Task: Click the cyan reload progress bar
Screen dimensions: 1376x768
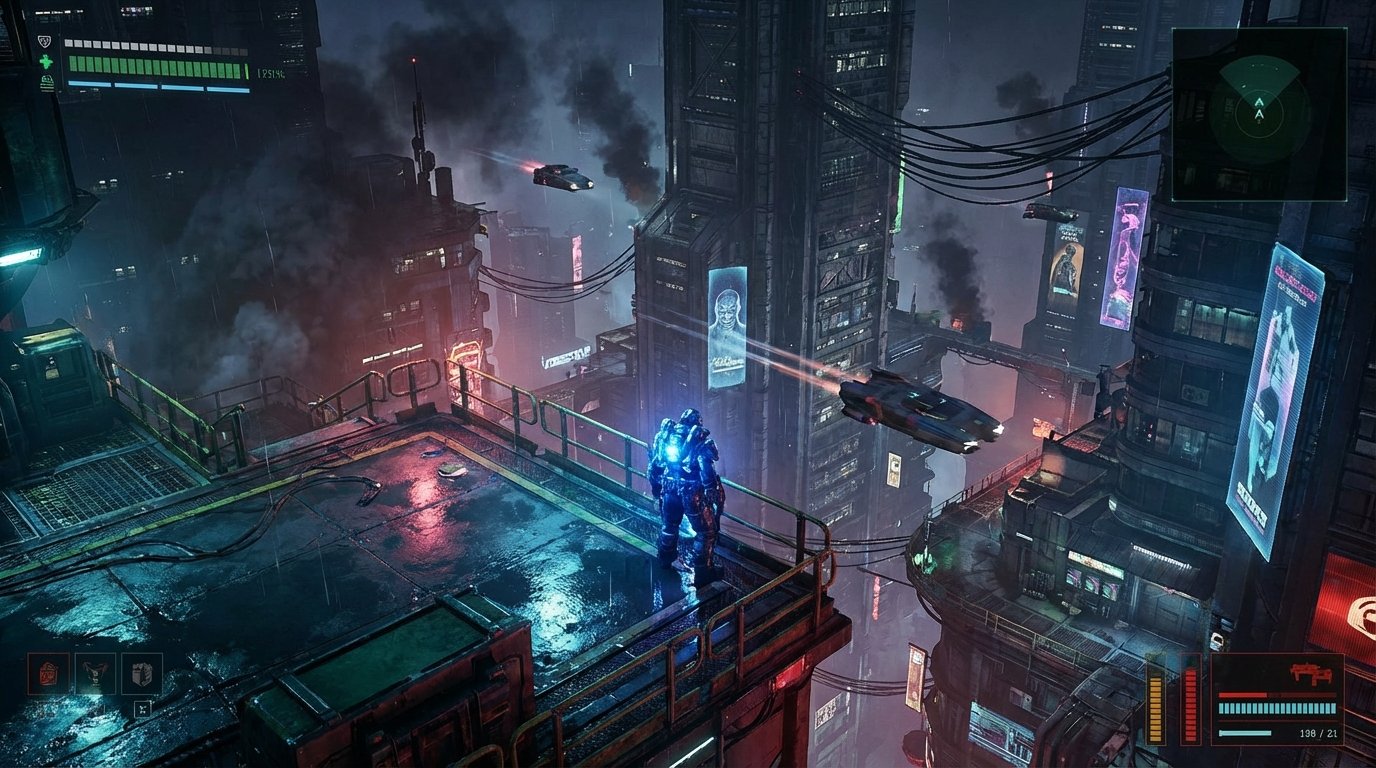Action: 1244,733
